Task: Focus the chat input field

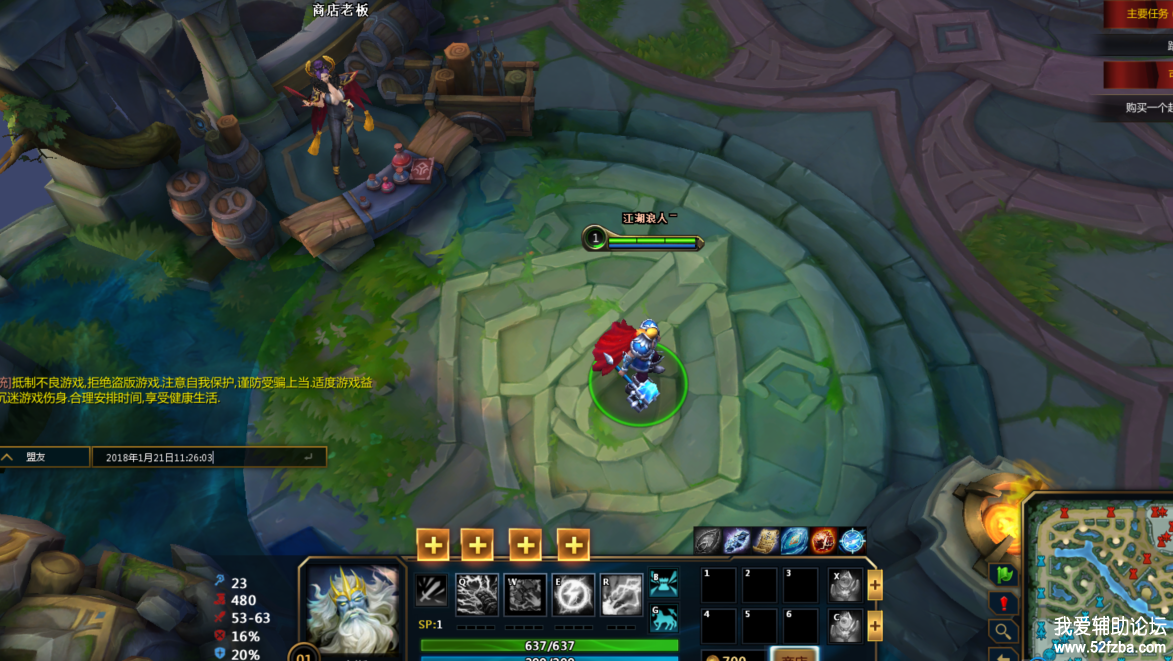Action: click(200, 457)
